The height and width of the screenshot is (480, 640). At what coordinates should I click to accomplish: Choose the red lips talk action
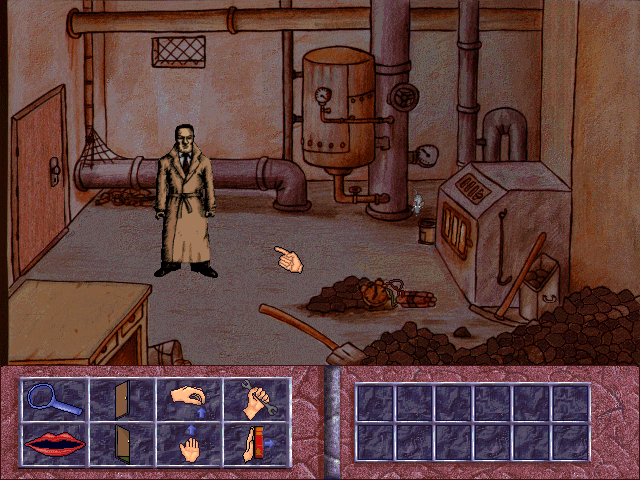pos(55,444)
